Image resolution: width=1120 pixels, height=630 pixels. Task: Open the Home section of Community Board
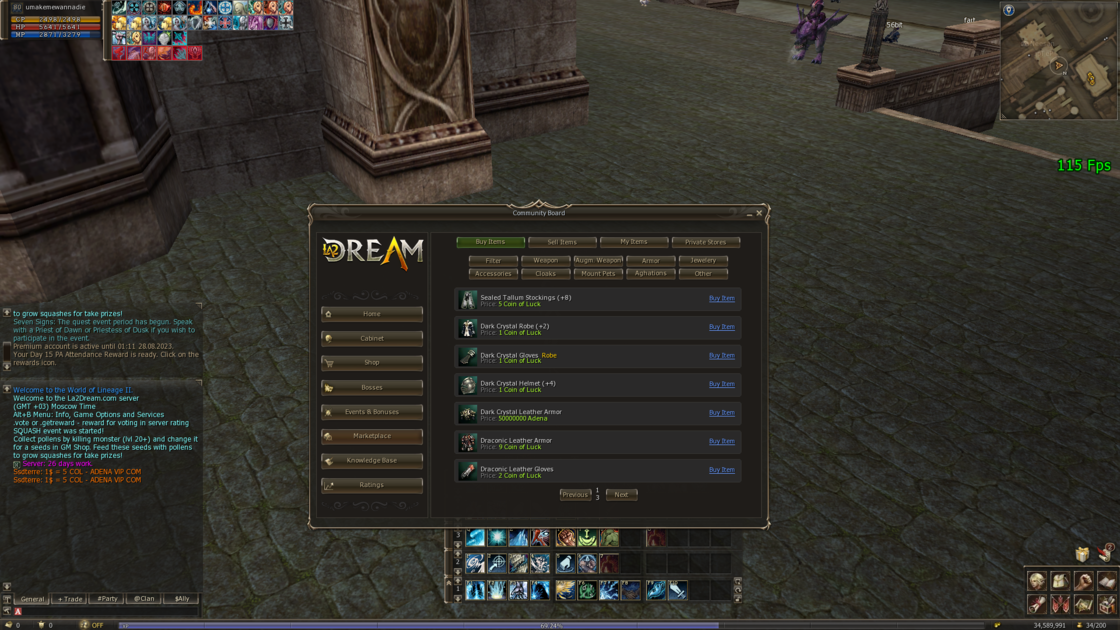[372, 314]
